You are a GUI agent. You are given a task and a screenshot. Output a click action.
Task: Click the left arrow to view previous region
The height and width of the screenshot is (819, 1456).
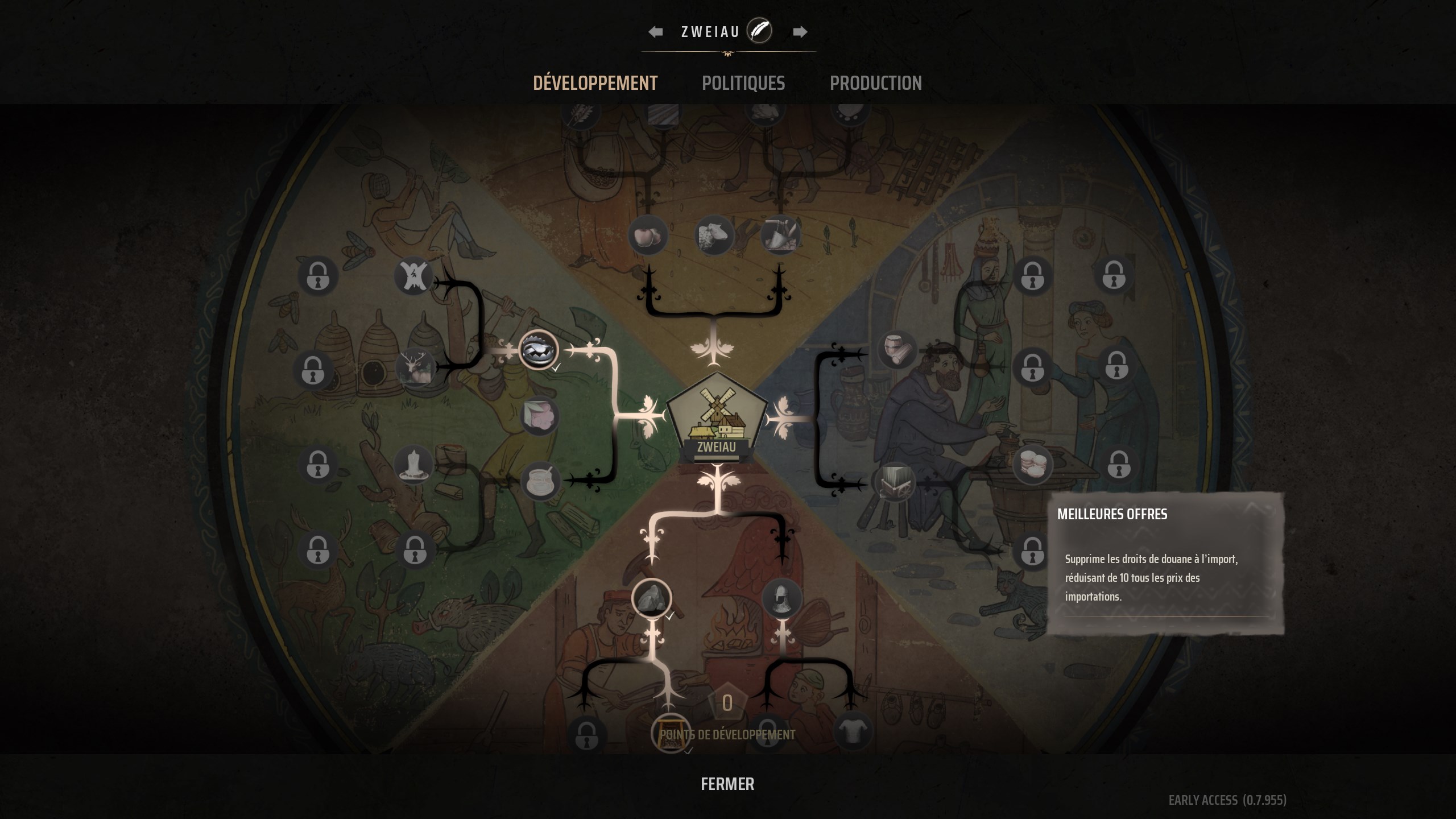coord(655,31)
